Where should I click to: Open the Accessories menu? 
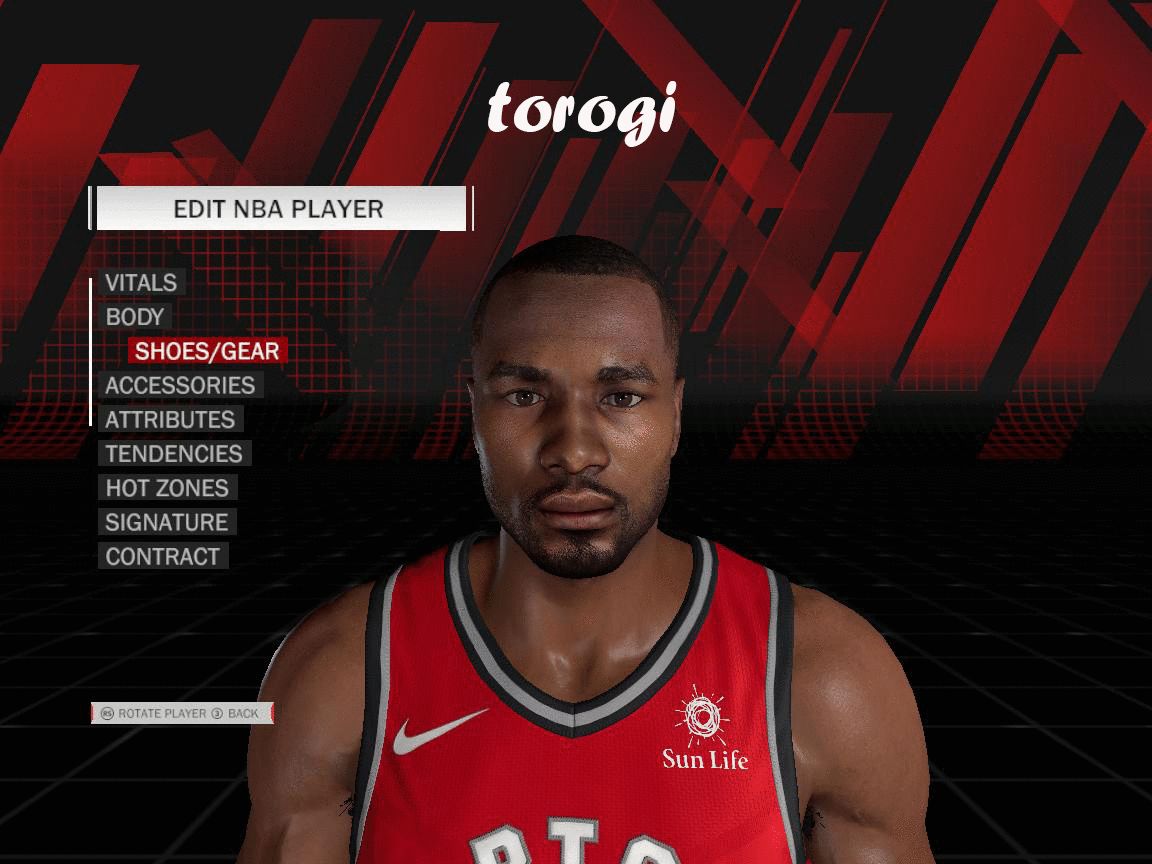[x=180, y=385]
